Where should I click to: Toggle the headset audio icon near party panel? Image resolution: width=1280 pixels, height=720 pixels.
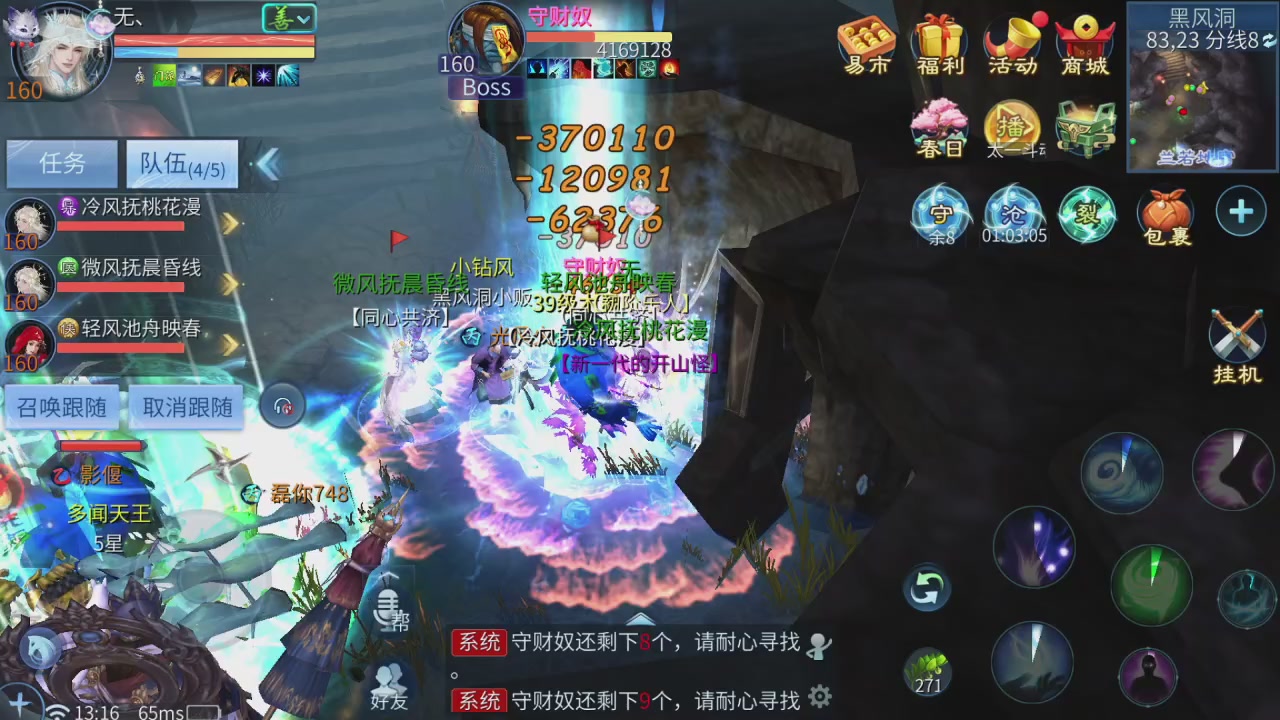(x=283, y=405)
